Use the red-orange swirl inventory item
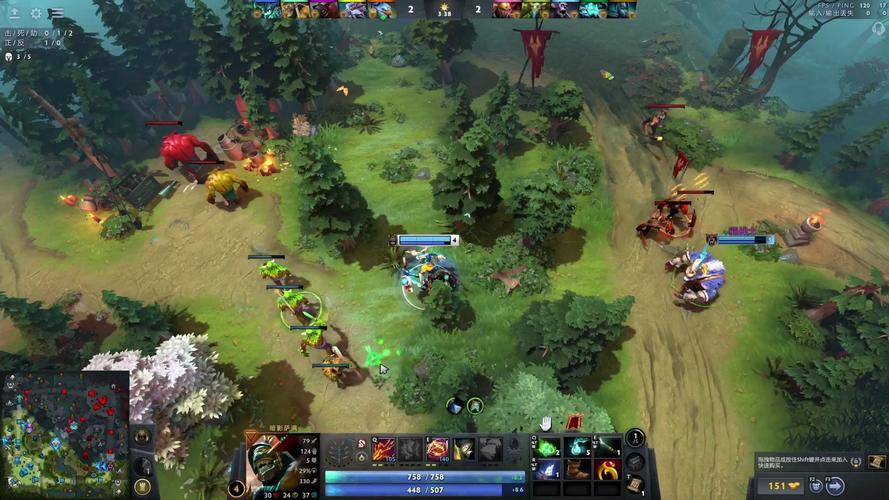 (607, 469)
